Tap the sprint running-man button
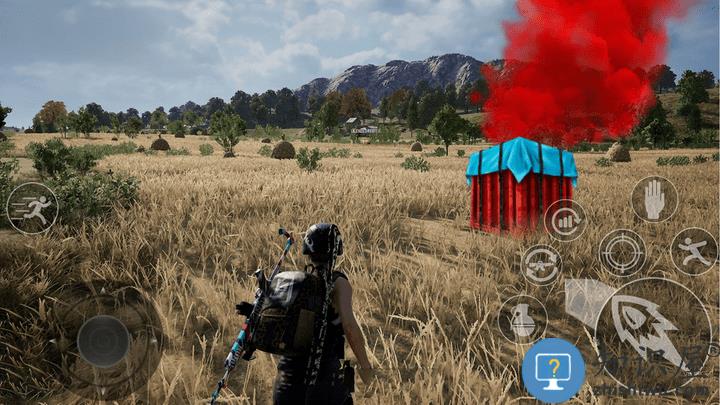Screen dimensions: 720x405 pos(32,208)
